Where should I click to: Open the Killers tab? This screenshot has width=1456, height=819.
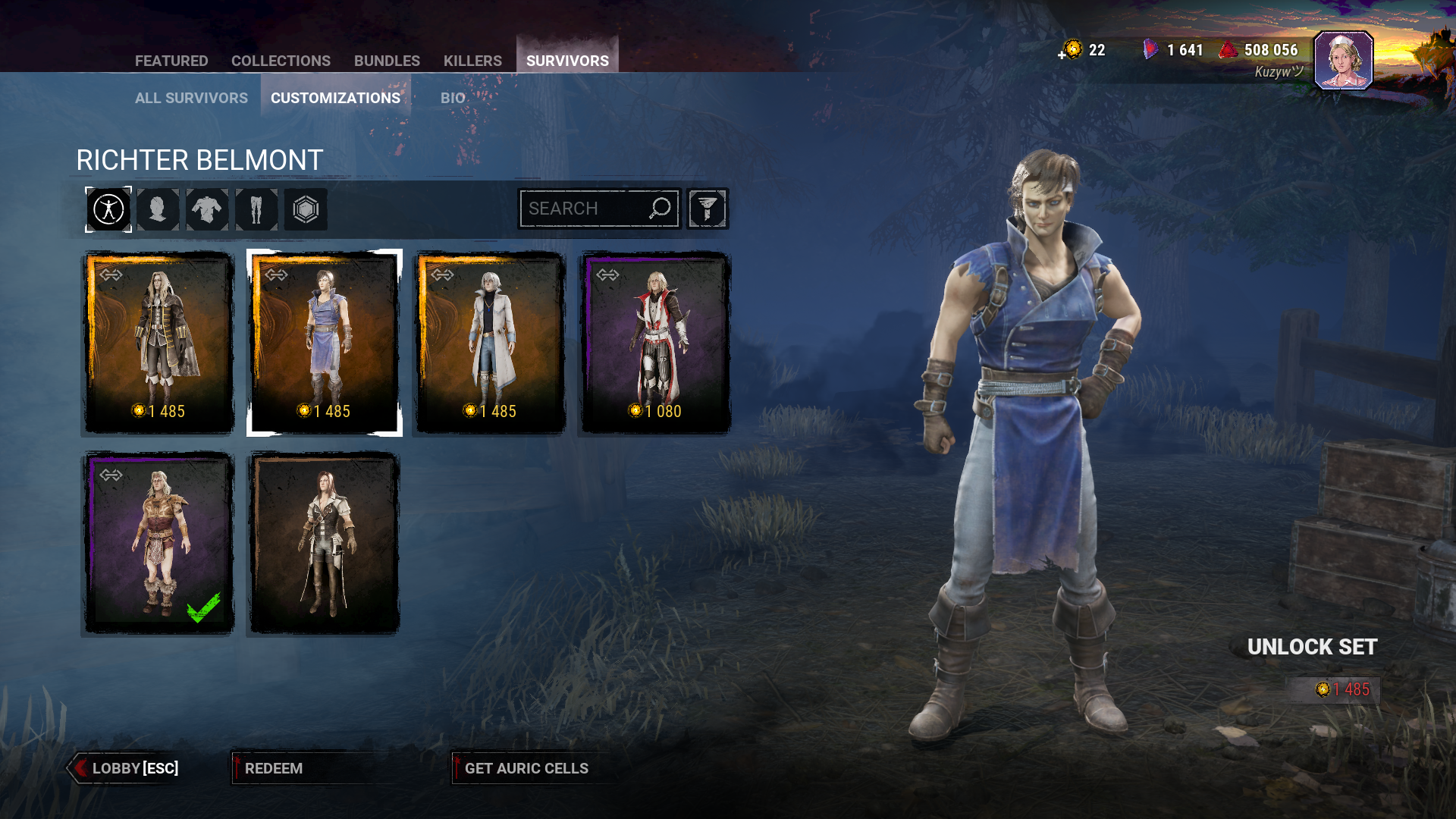pos(472,61)
